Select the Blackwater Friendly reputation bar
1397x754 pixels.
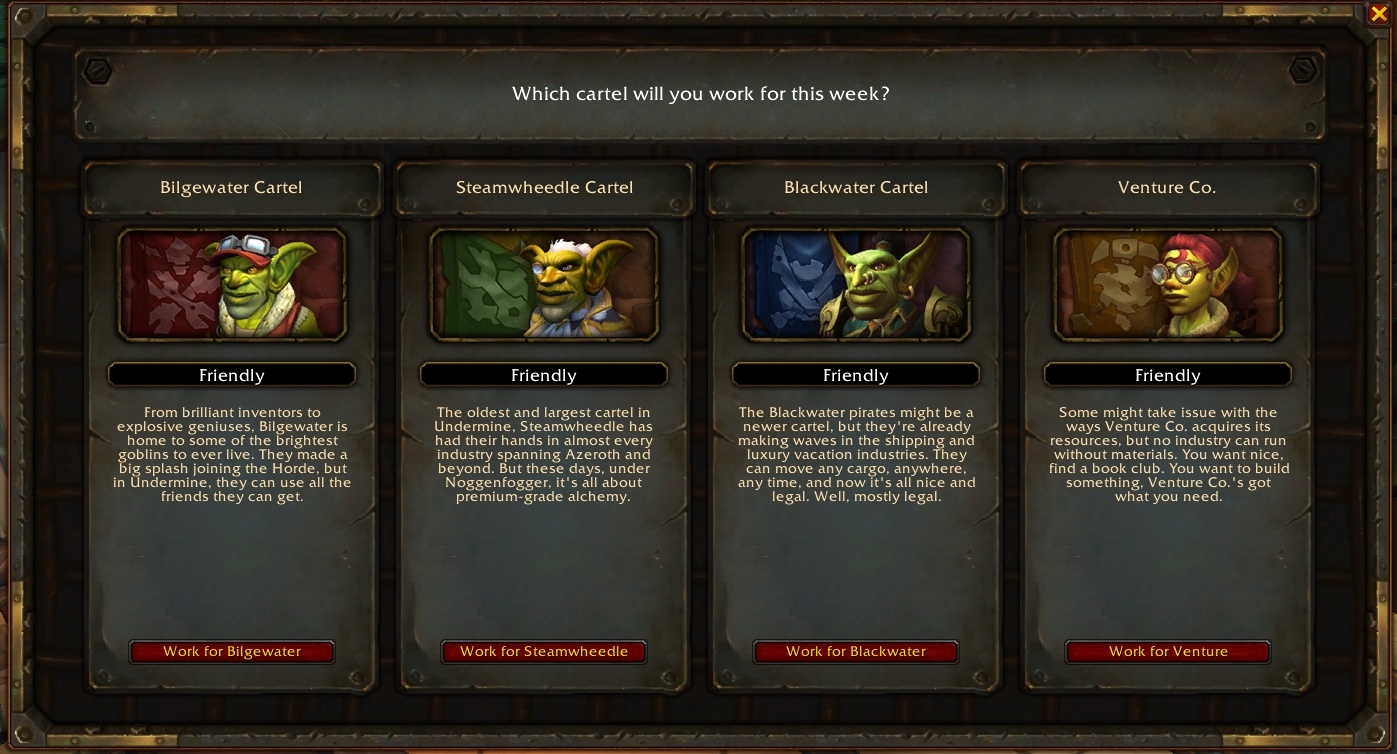(856, 375)
